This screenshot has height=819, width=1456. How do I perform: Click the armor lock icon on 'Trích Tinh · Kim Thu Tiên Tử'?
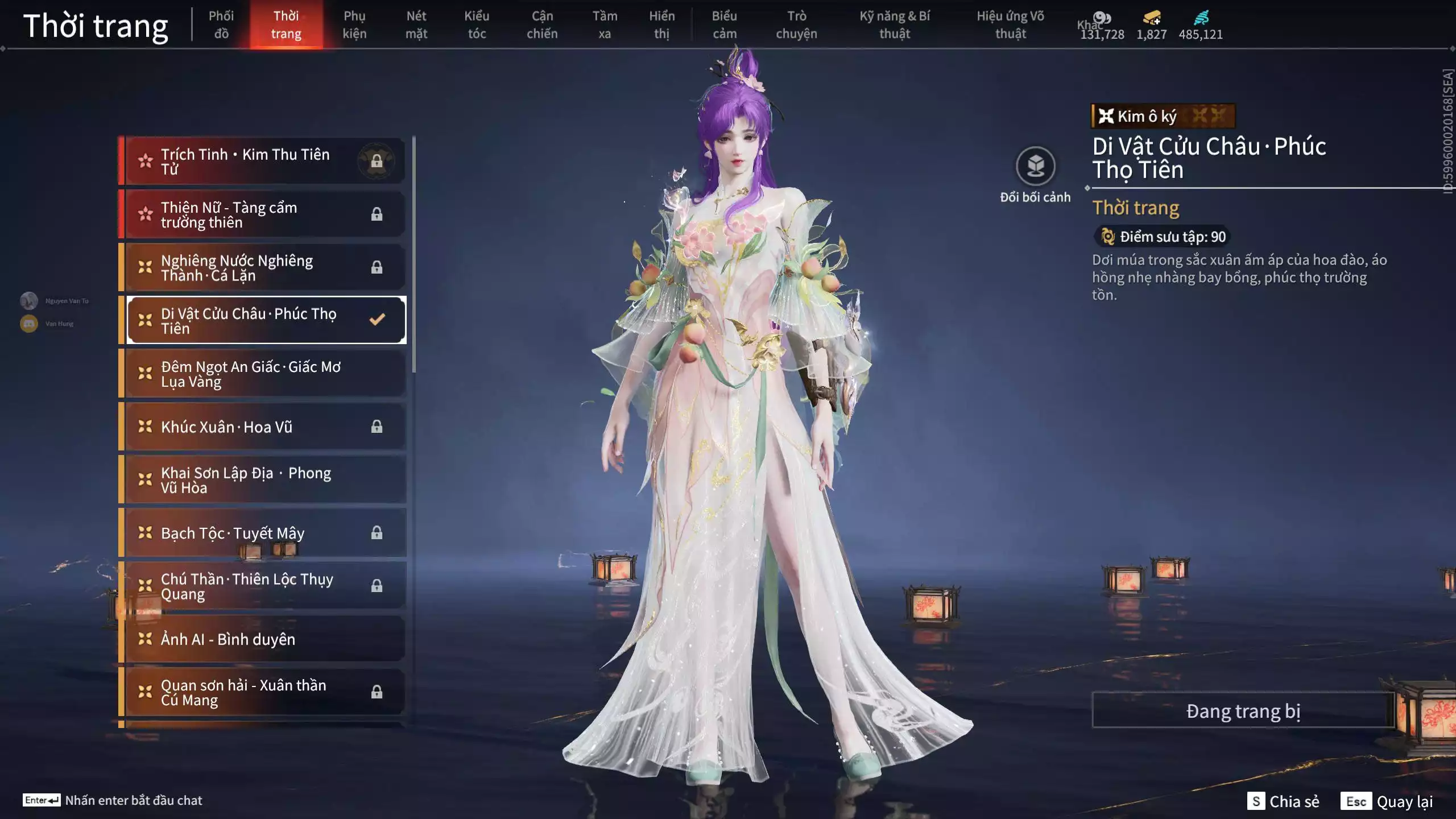(x=377, y=160)
